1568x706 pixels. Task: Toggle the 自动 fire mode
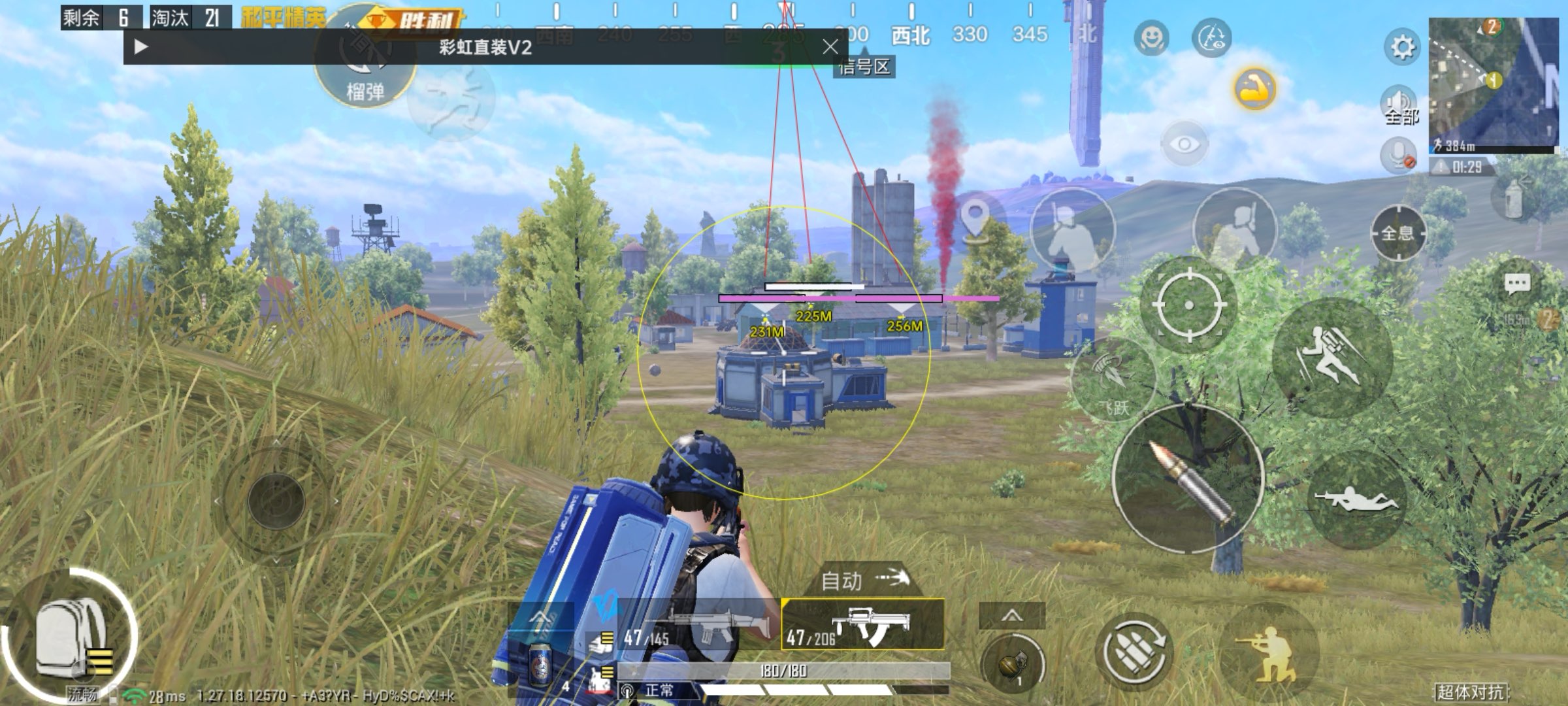[864, 580]
